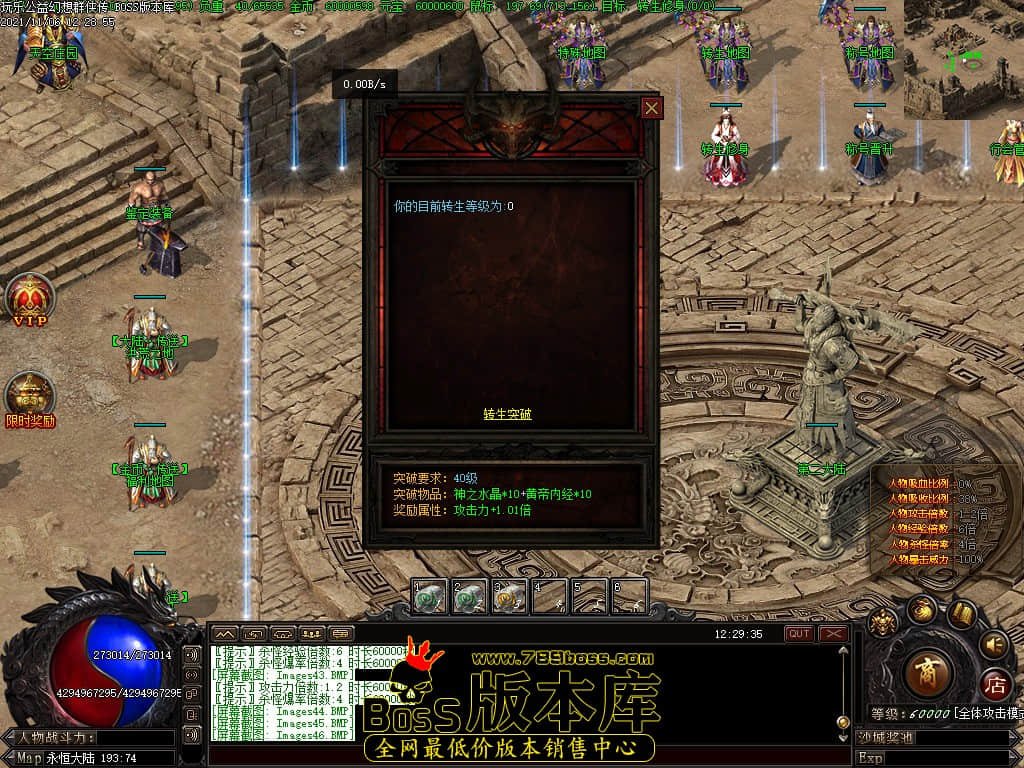This screenshot has height=768, width=1024.
Task: Open the 商 shop round button
Action: (927, 673)
